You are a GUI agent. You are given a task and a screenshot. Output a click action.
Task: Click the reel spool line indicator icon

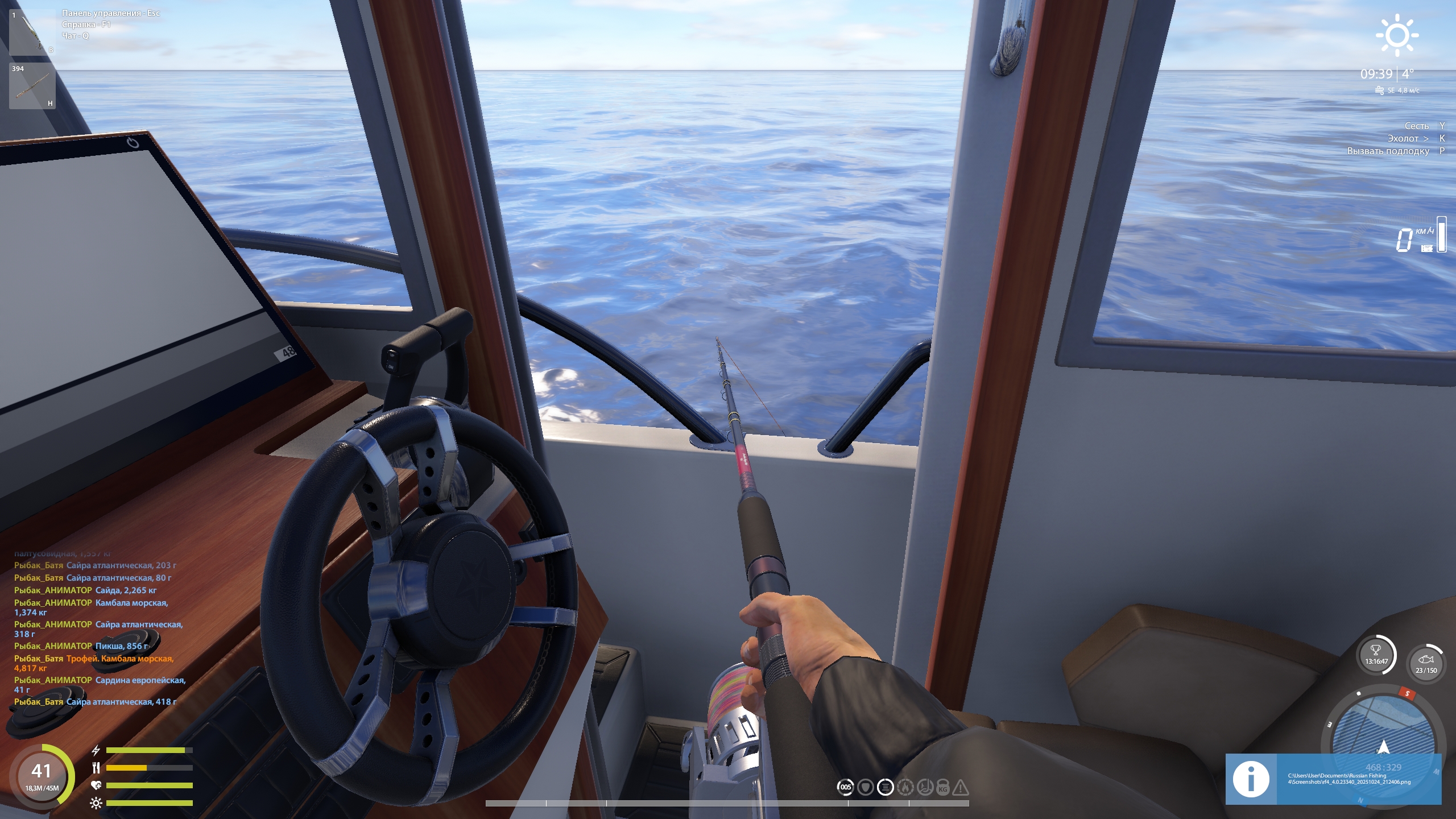click(885, 787)
